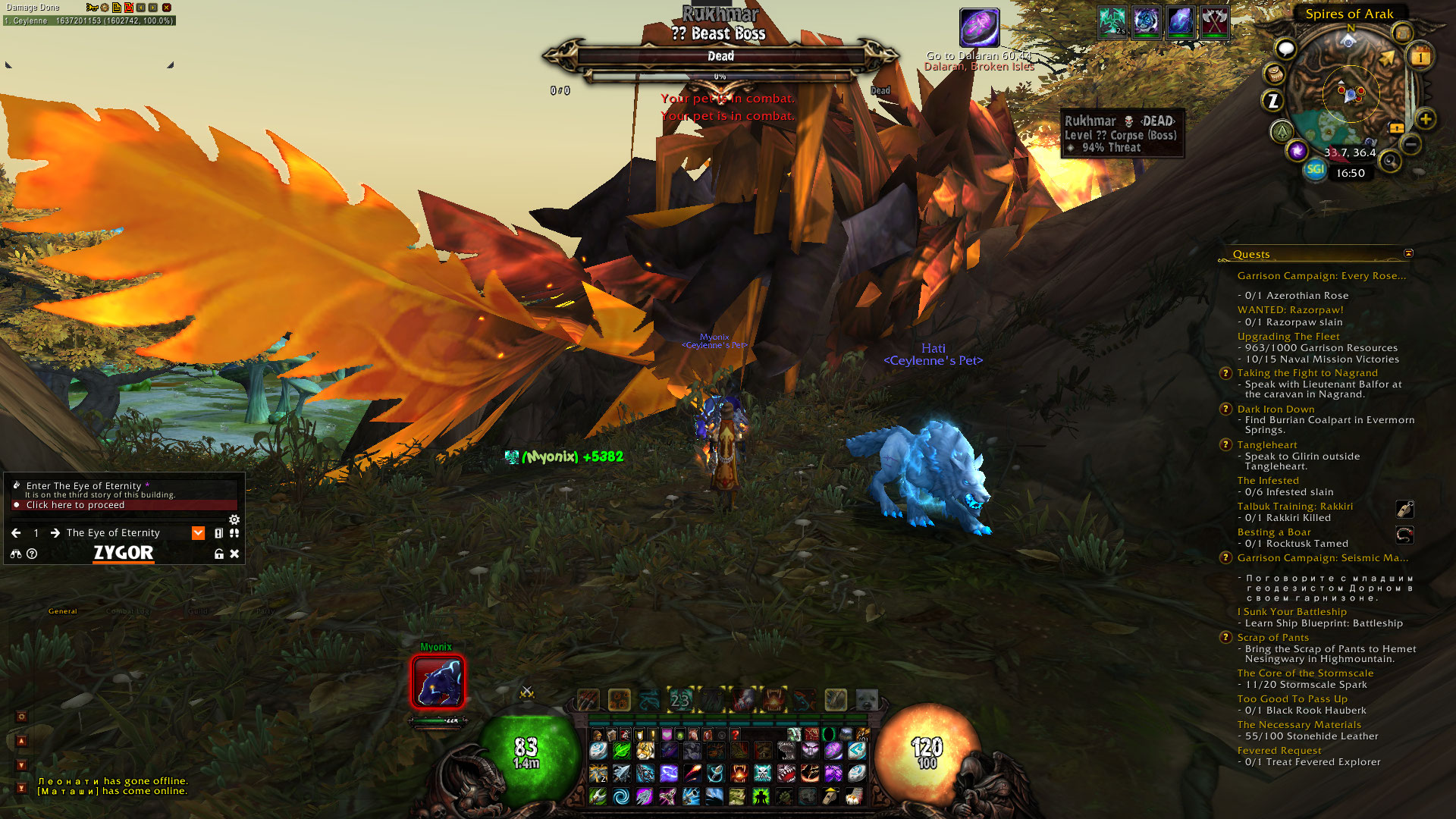Screen dimensions: 1456x819
Task: Close the Zygor guide window
Action: [x=234, y=554]
